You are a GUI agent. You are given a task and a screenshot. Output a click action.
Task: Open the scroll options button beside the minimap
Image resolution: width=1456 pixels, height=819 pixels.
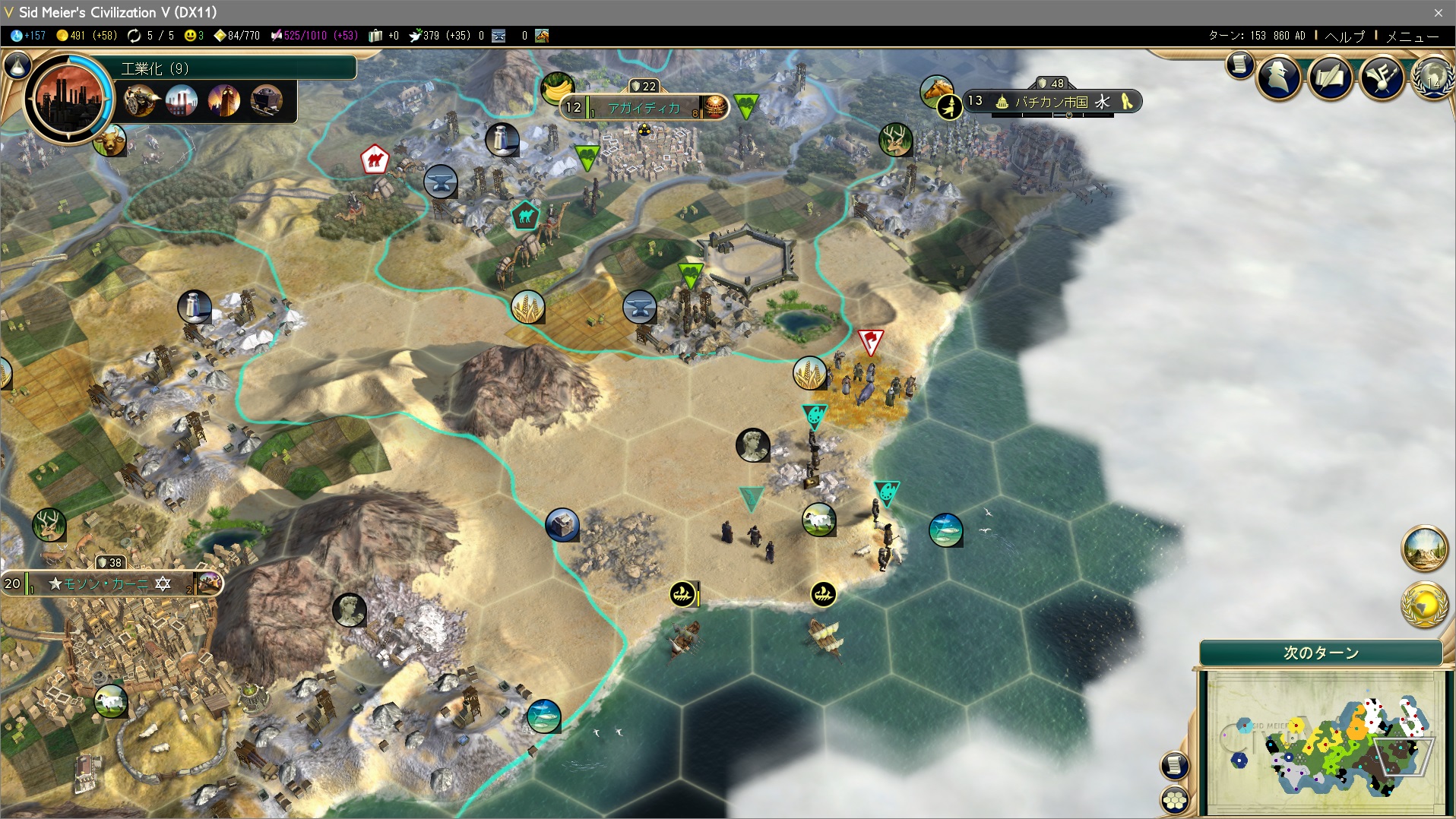point(1174,765)
